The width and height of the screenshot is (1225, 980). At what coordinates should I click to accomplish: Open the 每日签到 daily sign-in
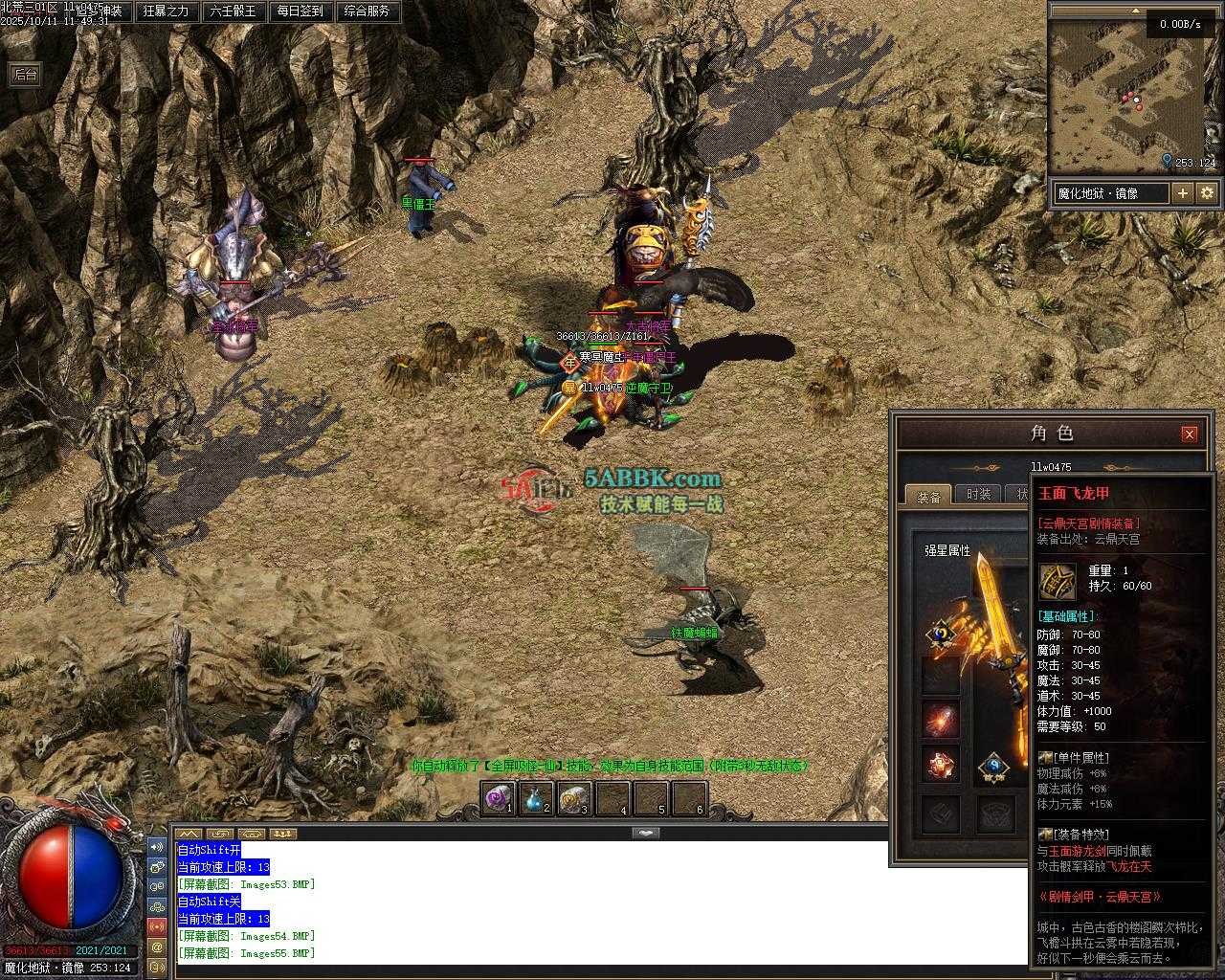[300, 11]
